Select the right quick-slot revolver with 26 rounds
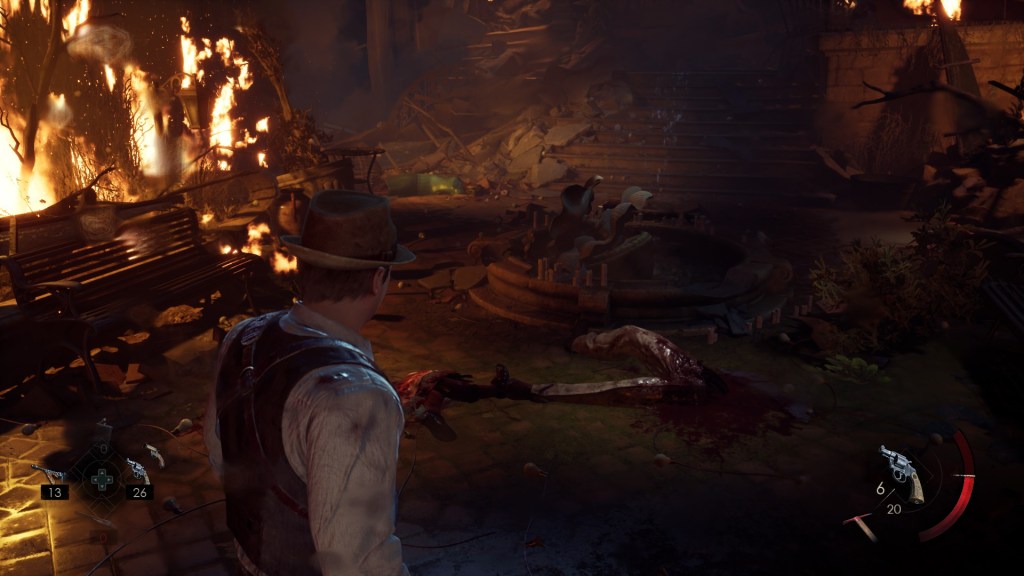This screenshot has width=1024, height=576. 136,471
